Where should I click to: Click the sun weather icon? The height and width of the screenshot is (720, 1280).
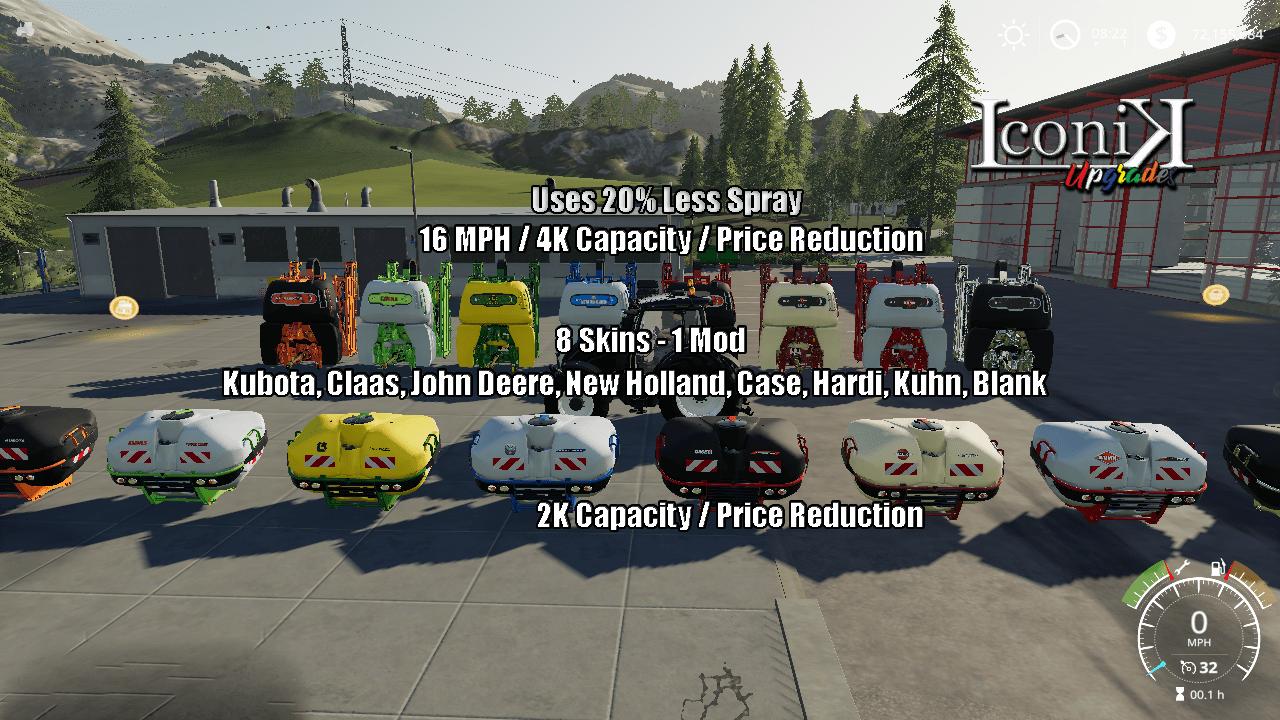(x=1014, y=36)
